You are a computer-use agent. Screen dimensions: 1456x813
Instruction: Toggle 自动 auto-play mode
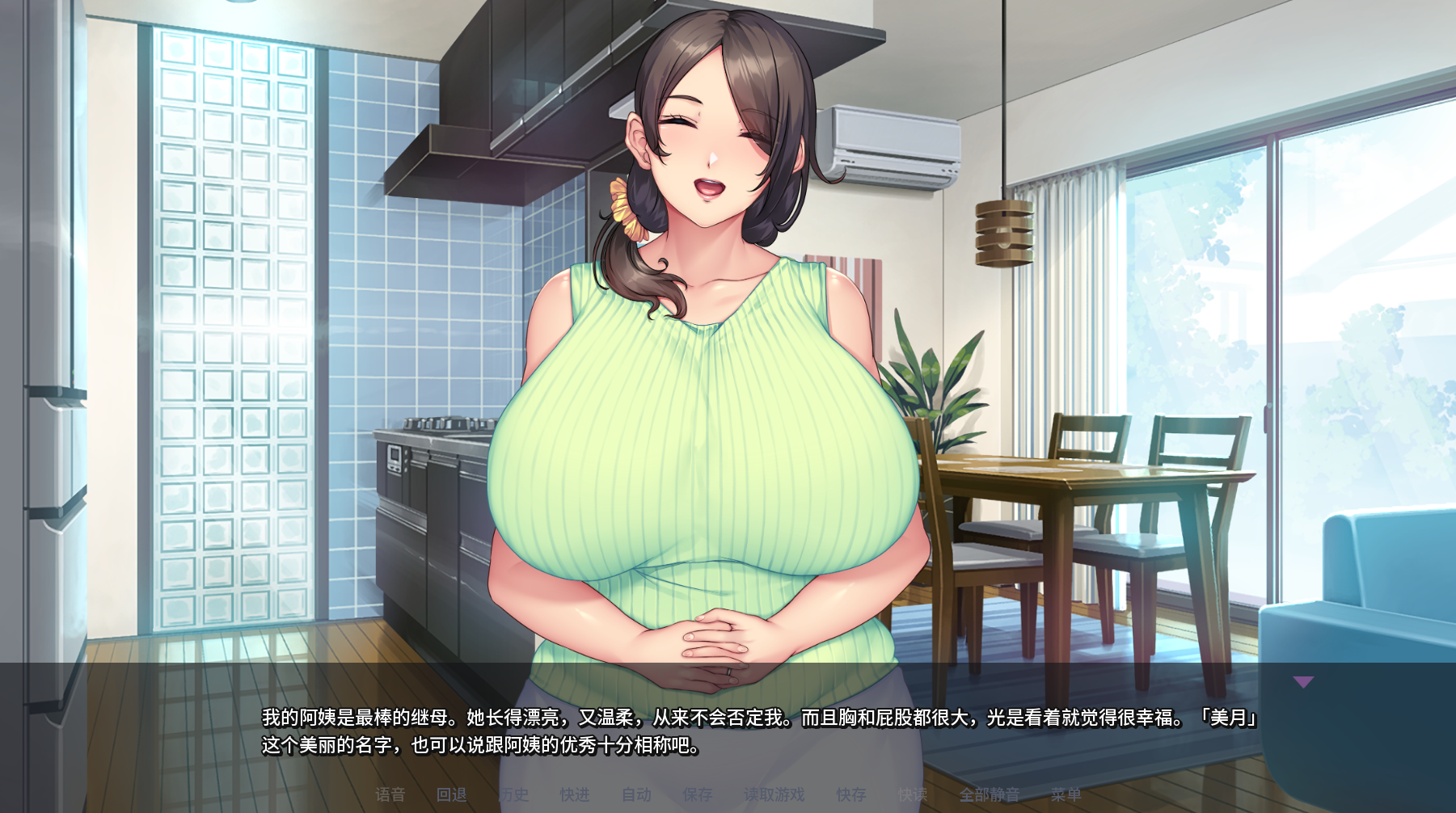click(x=636, y=795)
